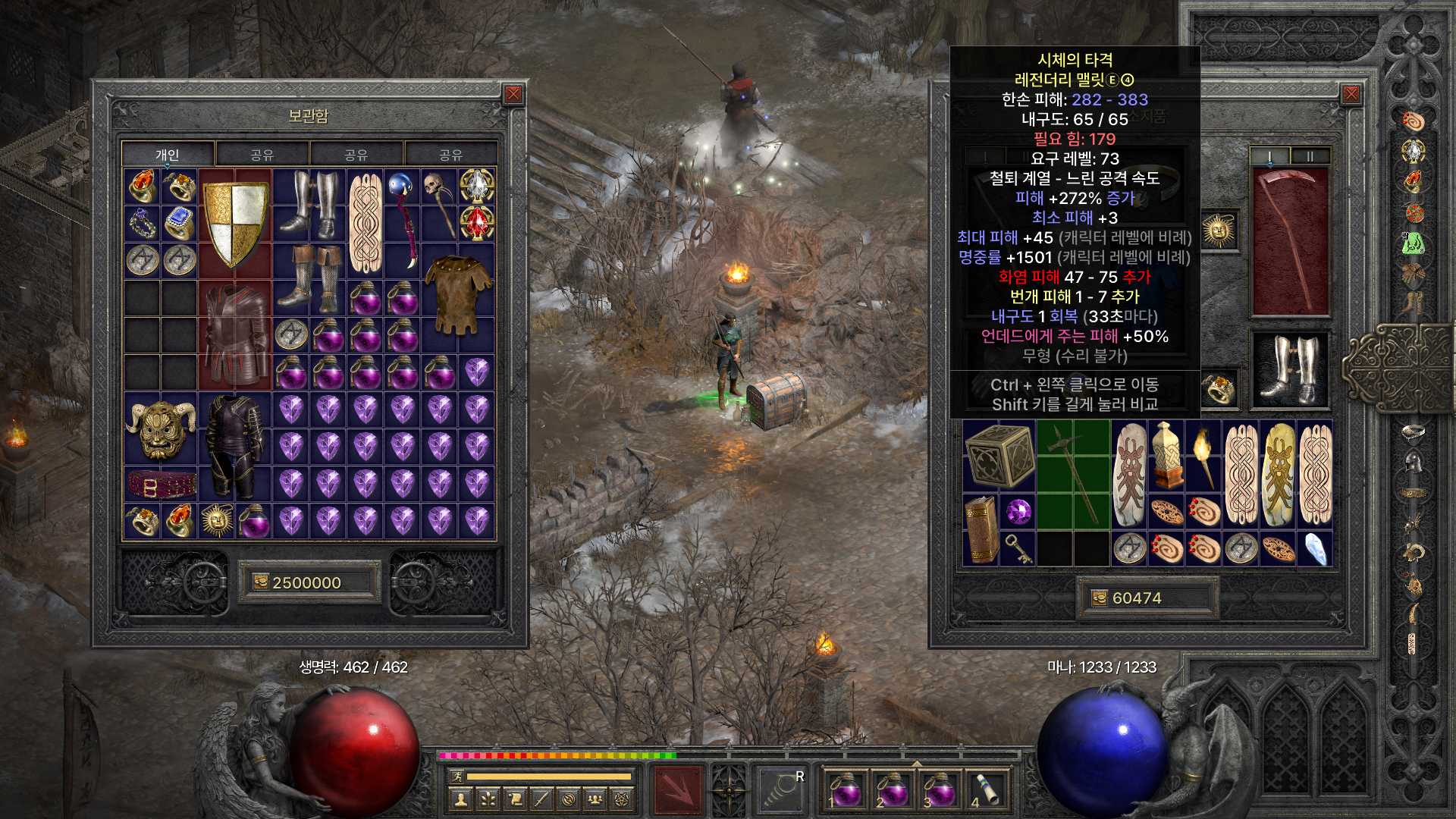The image size is (1456, 819).
Task: Select the war pick in inventory
Action: point(1073,474)
